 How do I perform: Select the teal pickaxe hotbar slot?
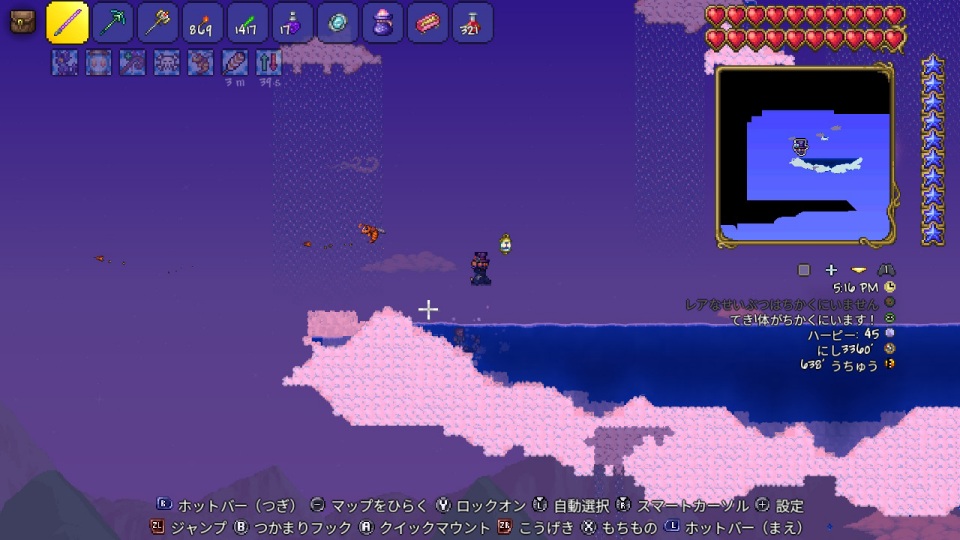pyautogui.click(x=113, y=23)
